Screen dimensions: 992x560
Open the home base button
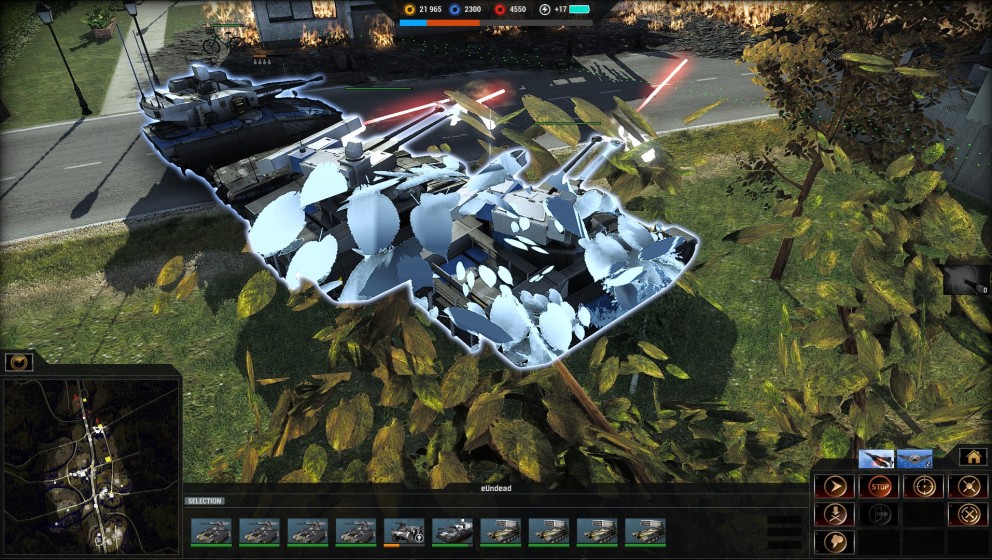[x=972, y=457]
